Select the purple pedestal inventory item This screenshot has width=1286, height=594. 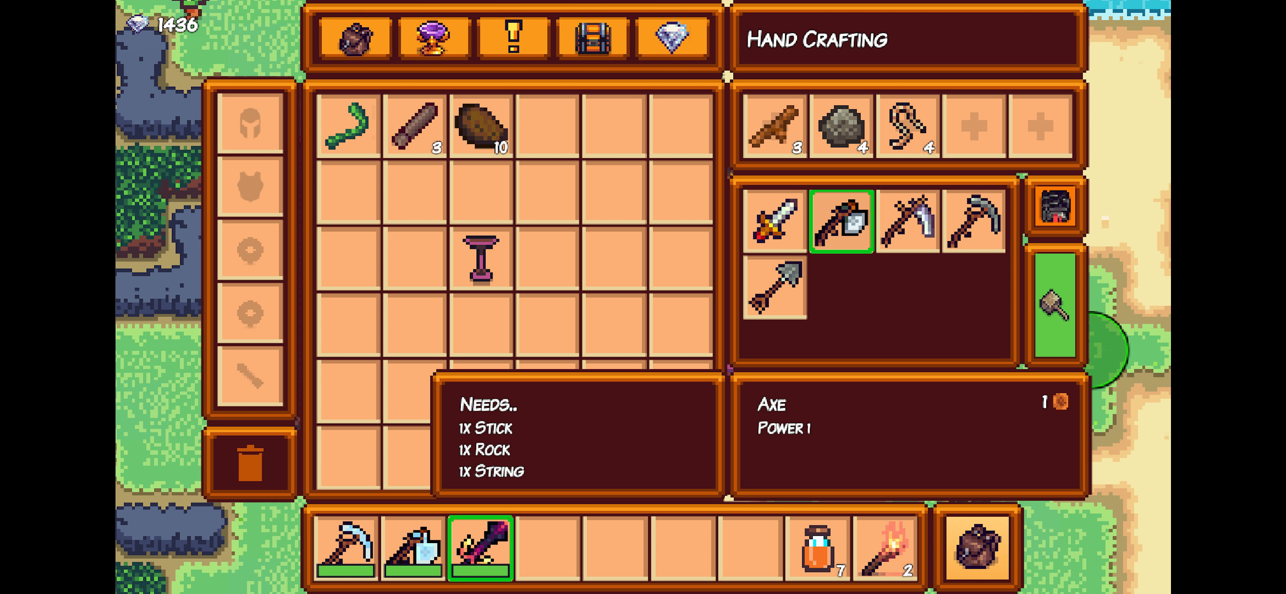(481, 259)
